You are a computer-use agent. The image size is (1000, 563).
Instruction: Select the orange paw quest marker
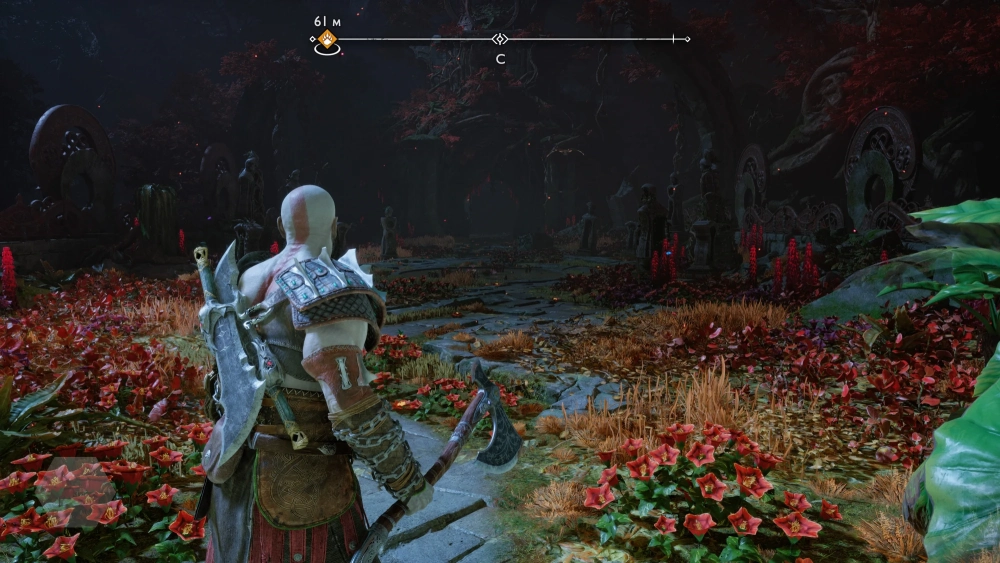[x=326, y=39]
